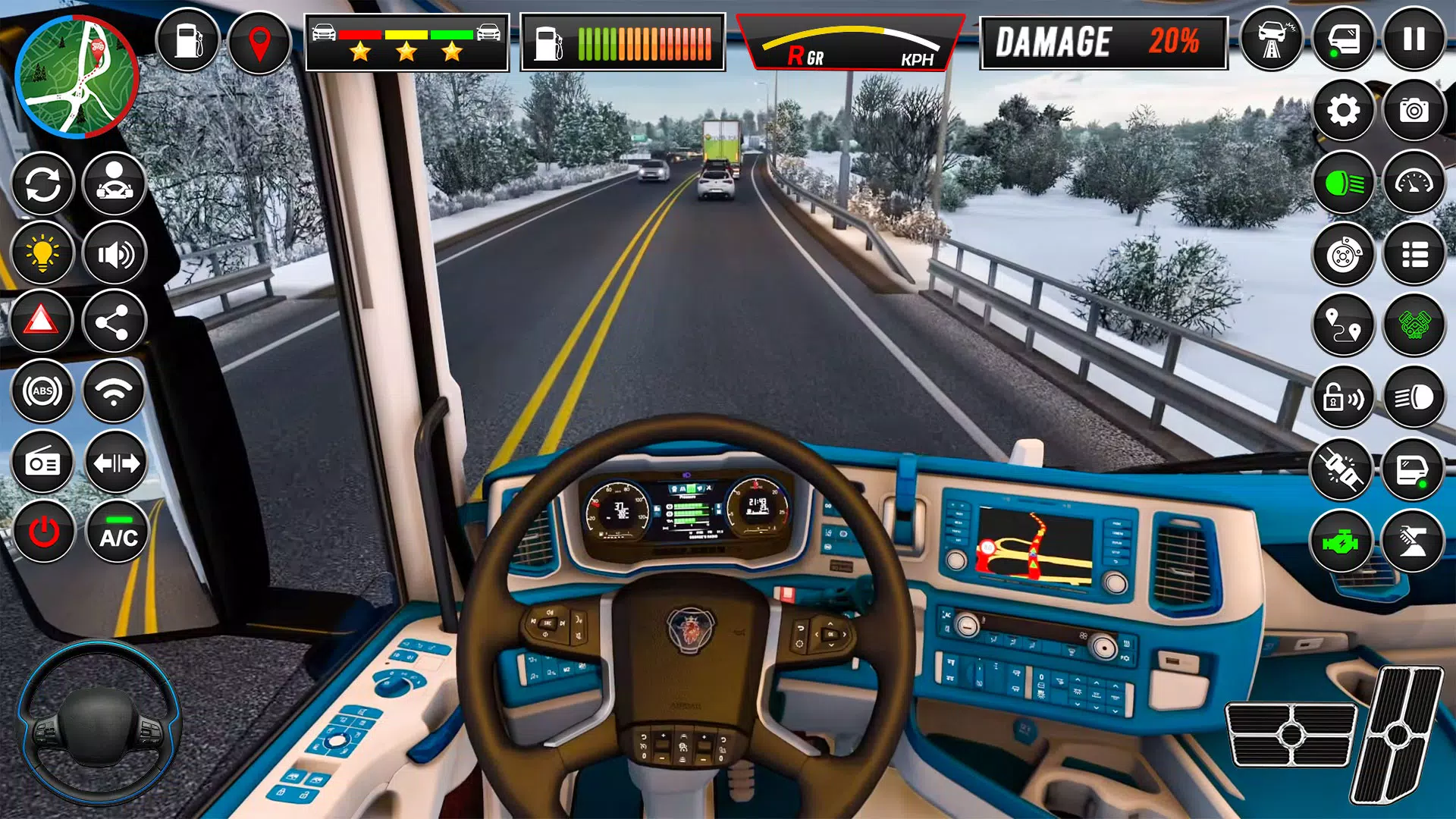Open the settings gear icon

click(1342, 111)
